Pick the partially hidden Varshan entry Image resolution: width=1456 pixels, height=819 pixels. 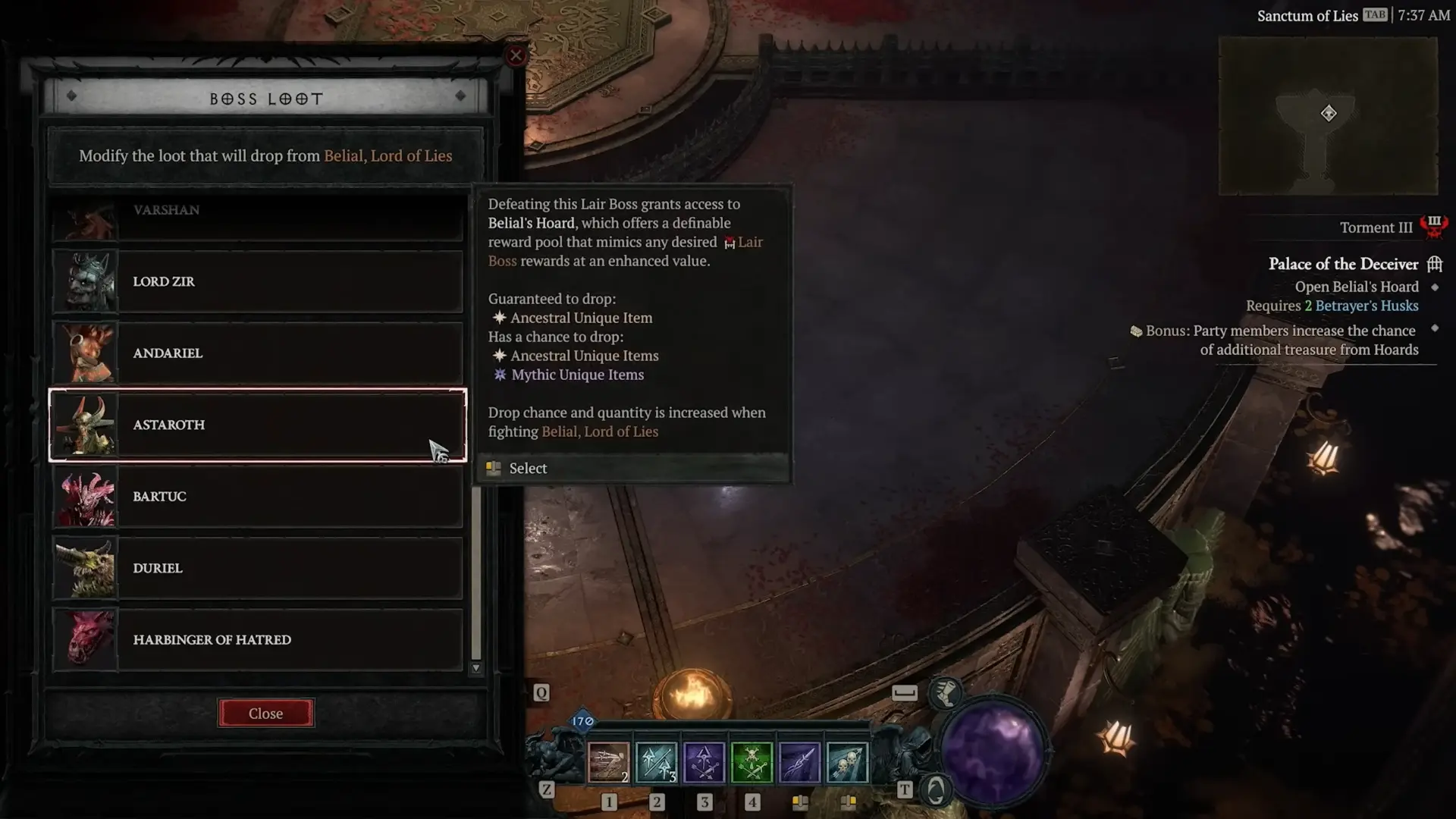(258, 218)
